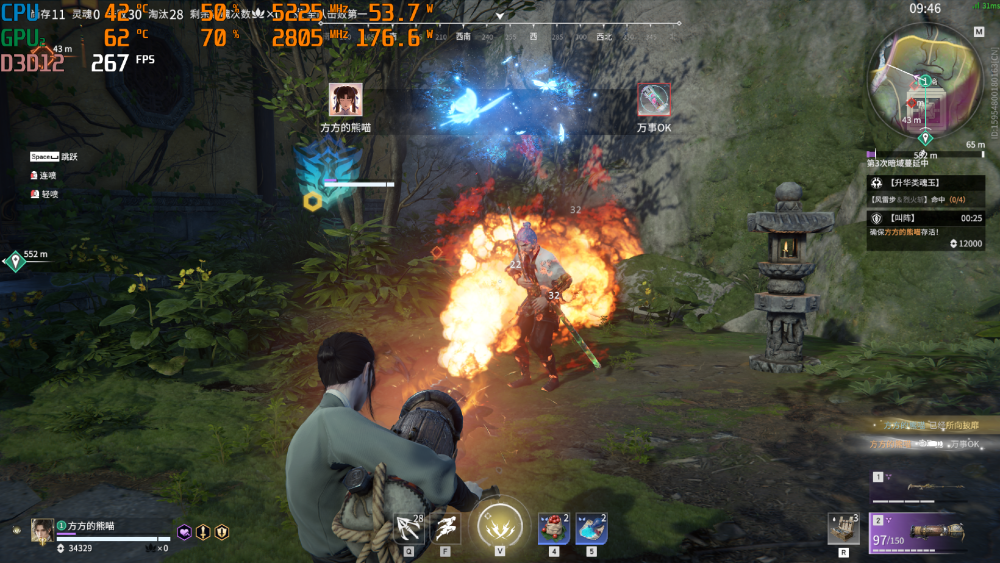Select the 叫阵 challenge objective
This screenshot has width=1000, height=563.
tap(925, 217)
